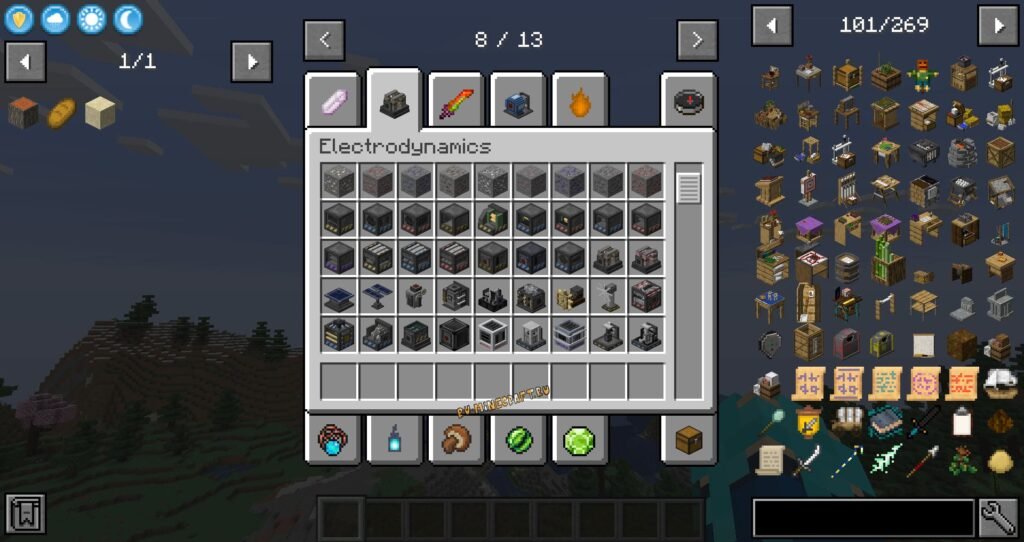The height and width of the screenshot is (542, 1024).
Task: Go to previous creative tab page
Action: [x=325, y=41]
